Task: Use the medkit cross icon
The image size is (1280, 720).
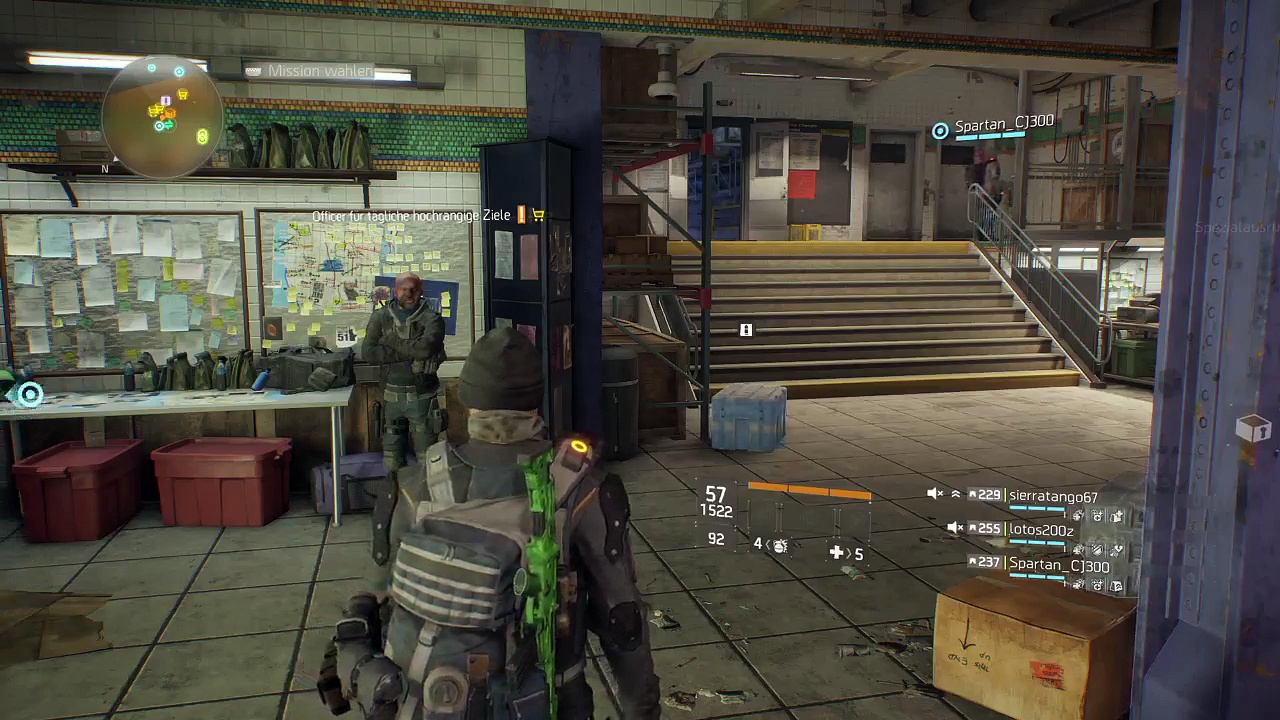Action: pos(836,552)
